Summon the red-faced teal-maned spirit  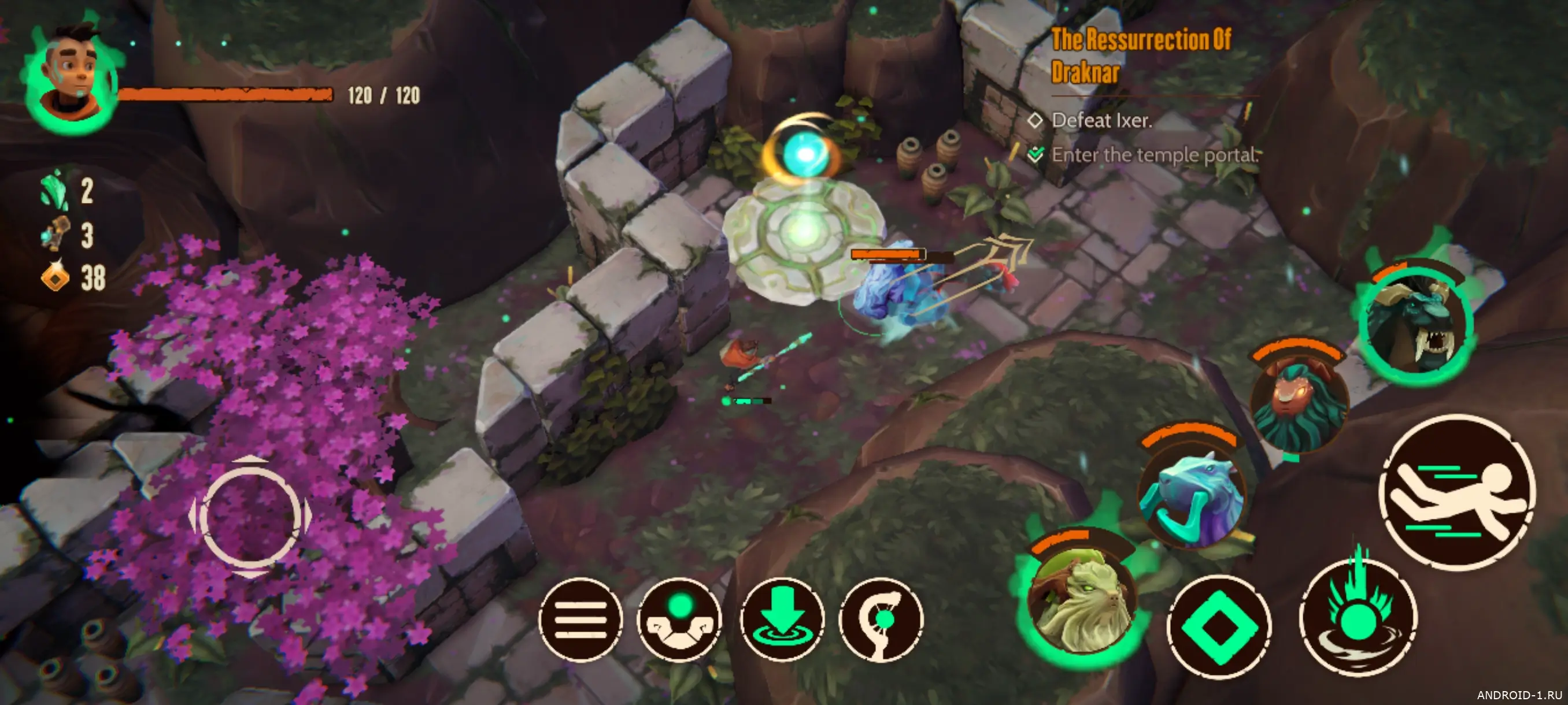pos(1299,402)
